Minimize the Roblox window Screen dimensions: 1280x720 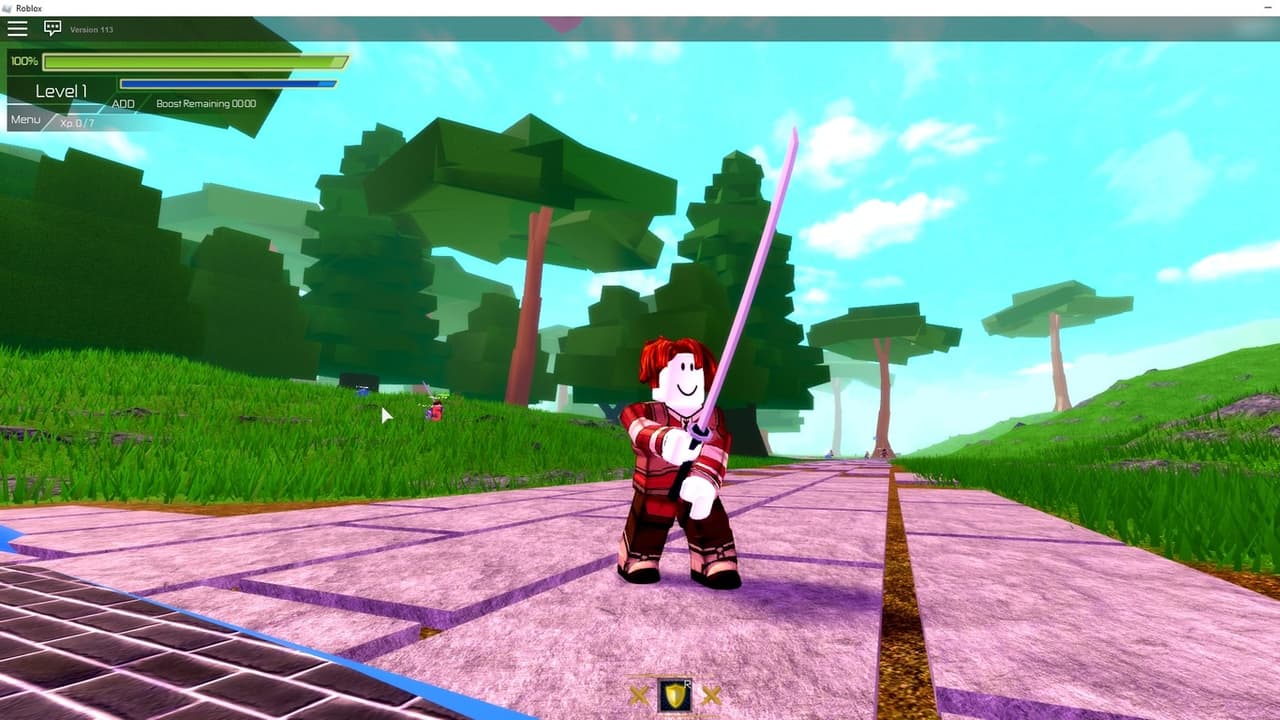click(x=1268, y=8)
